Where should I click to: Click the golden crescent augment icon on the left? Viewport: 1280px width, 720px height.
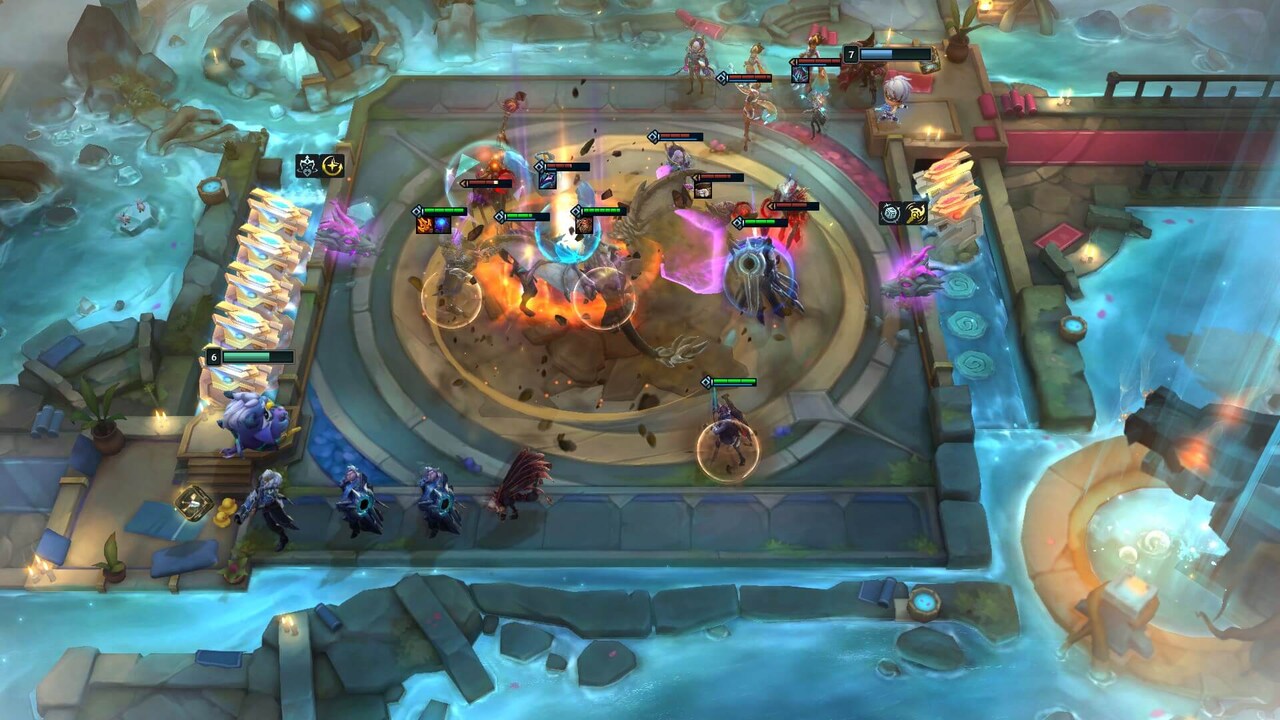(333, 166)
